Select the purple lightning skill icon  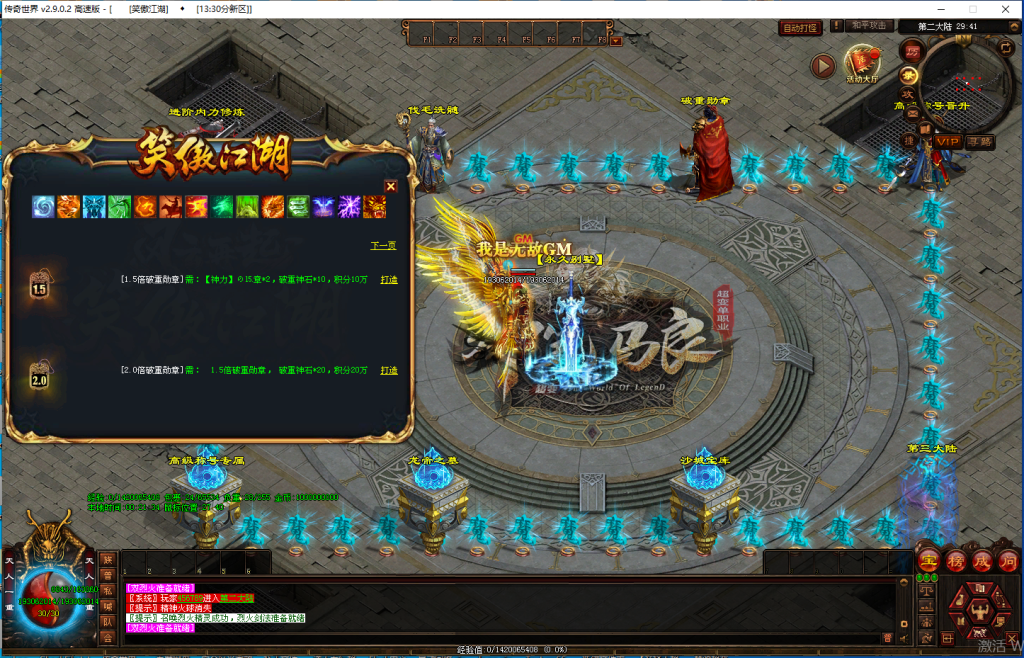(349, 207)
